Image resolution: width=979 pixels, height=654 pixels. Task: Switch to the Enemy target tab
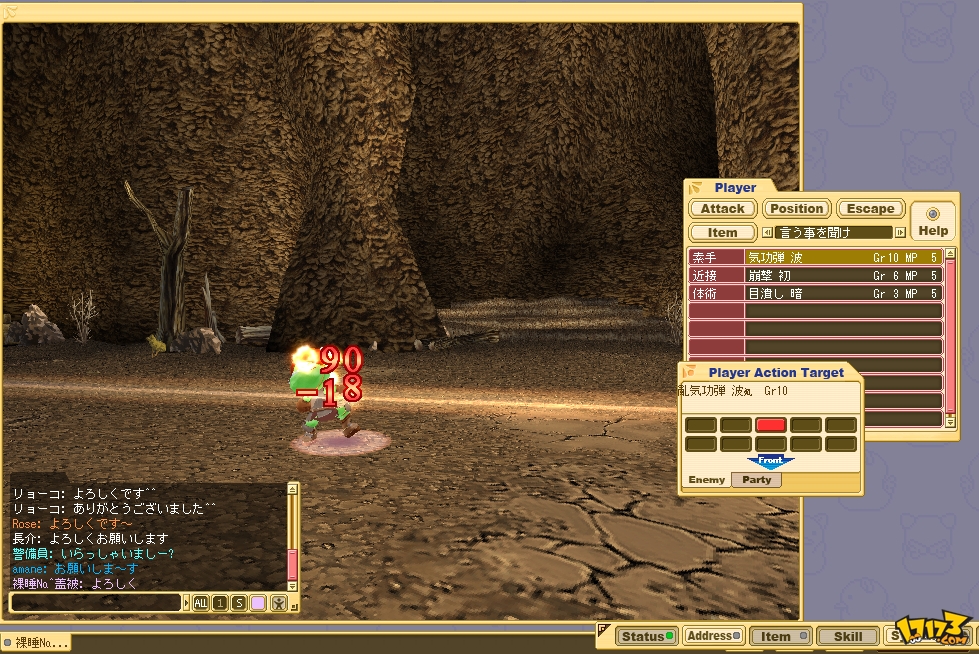[x=706, y=480]
